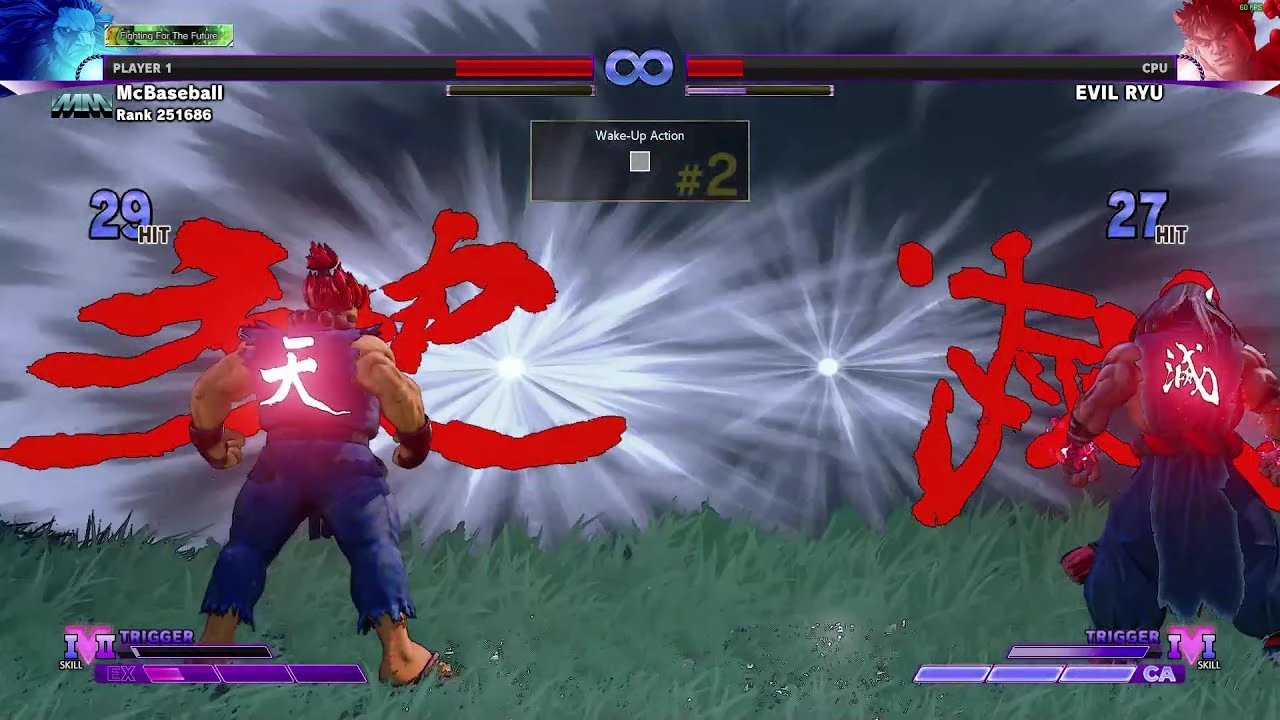Select the CPU label on the right health bar
This screenshot has width=1280, height=720.
point(1155,67)
